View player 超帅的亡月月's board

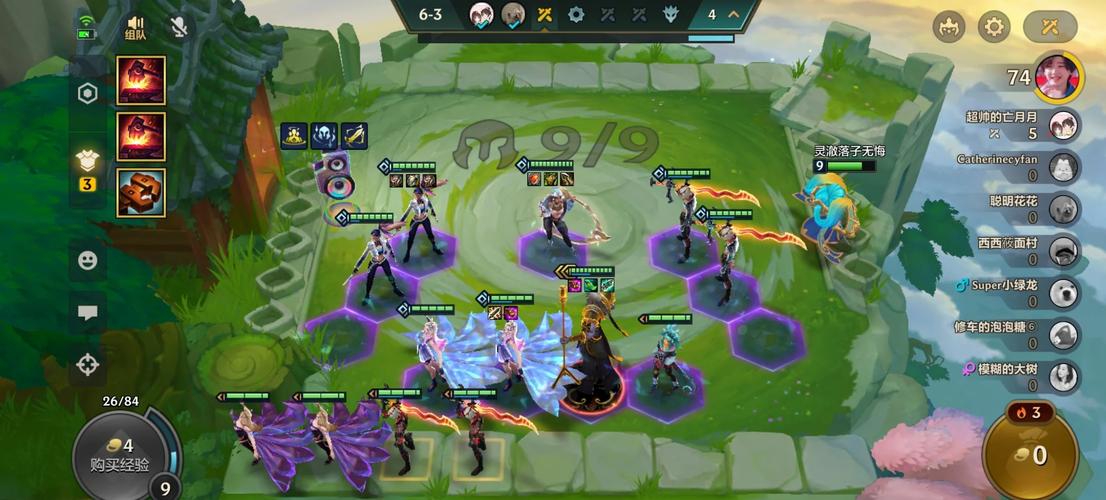pos(1065,125)
